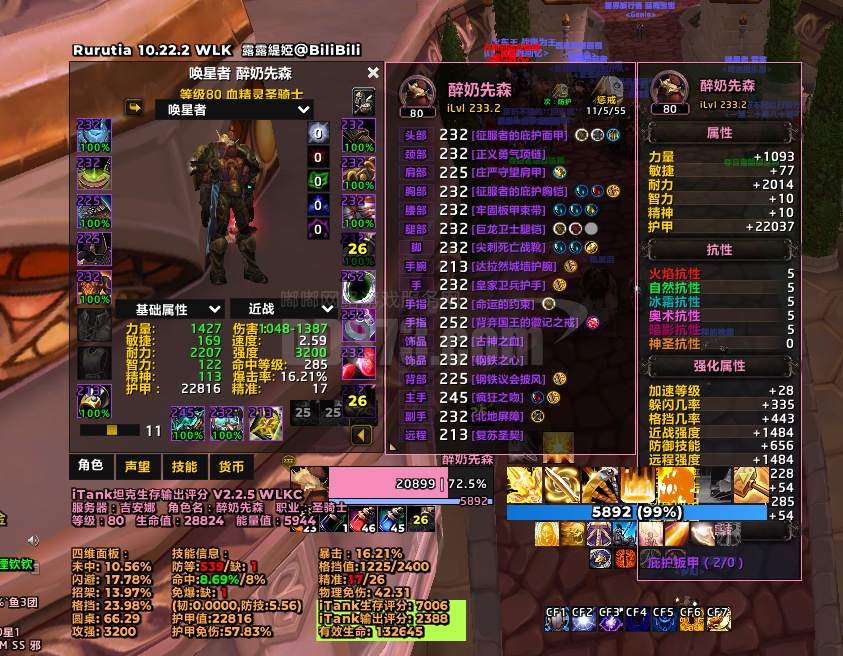Select the head equipment slot icon
843x656 pixels.
[94, 135]
